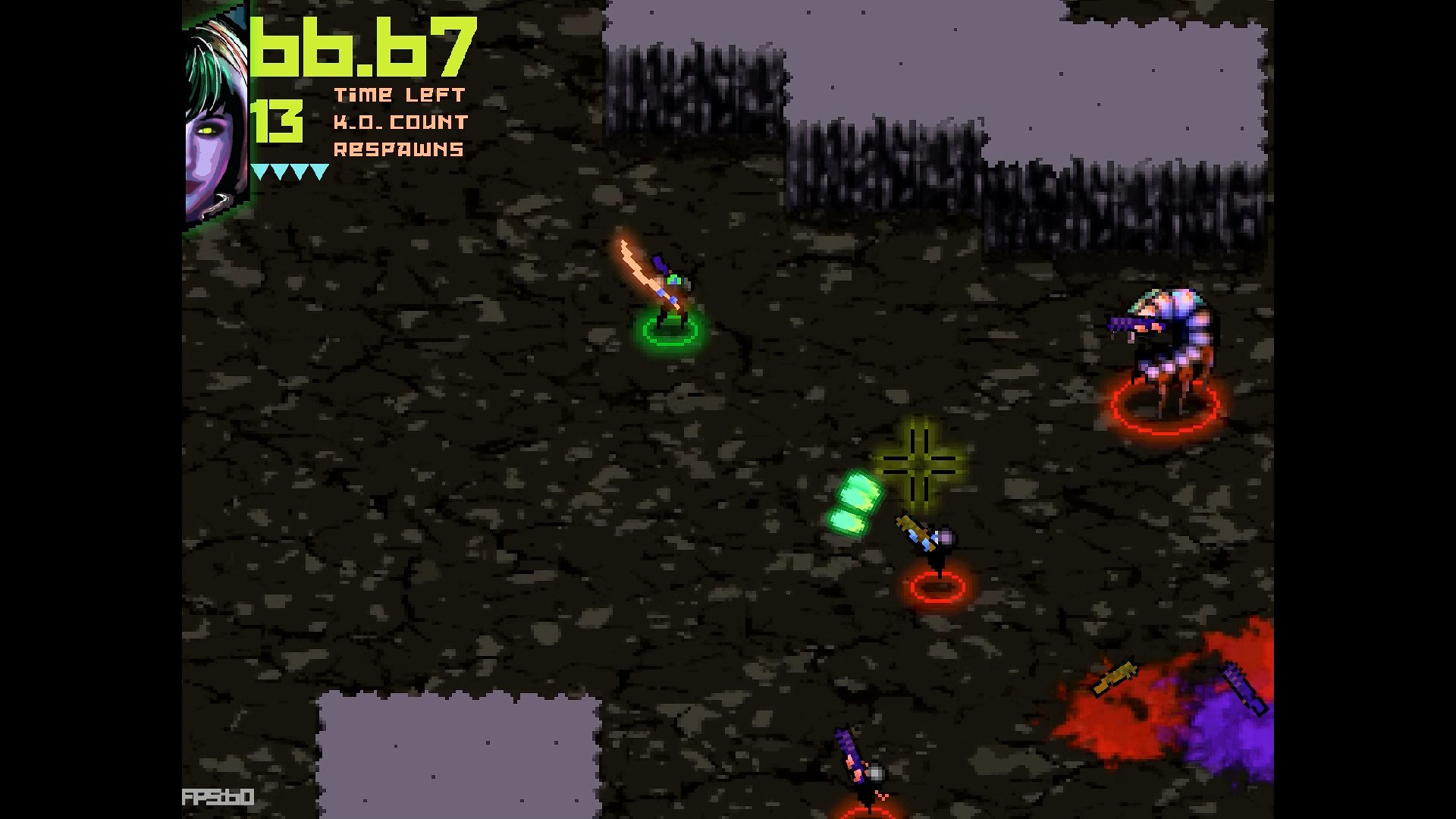Click the K.O. count number 13

pos(278,121)
